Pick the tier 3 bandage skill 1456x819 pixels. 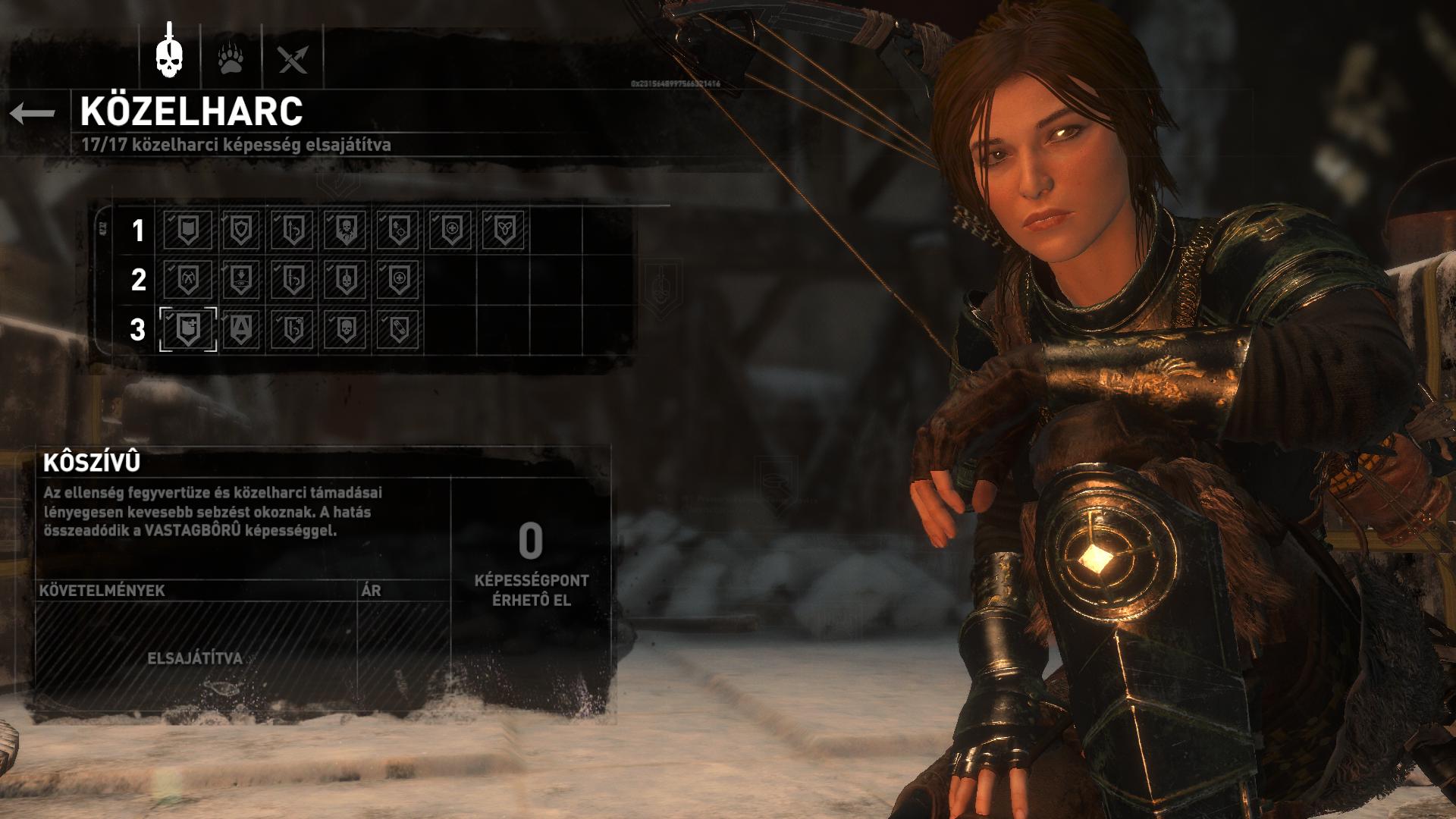click(398, 329)
